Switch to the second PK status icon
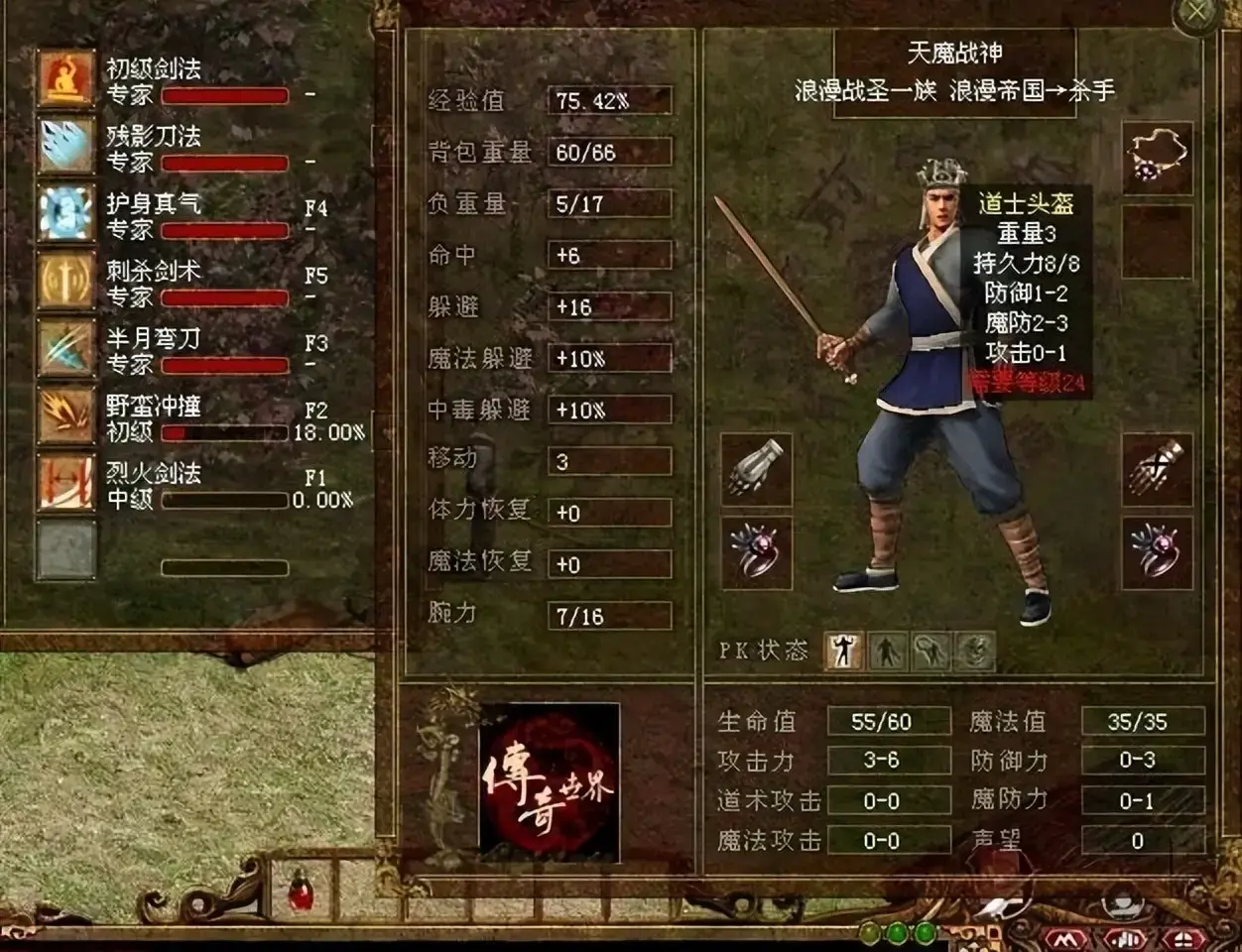This screenshot has width=1242, height=952. pyautogui.click(x=887, y=652)
